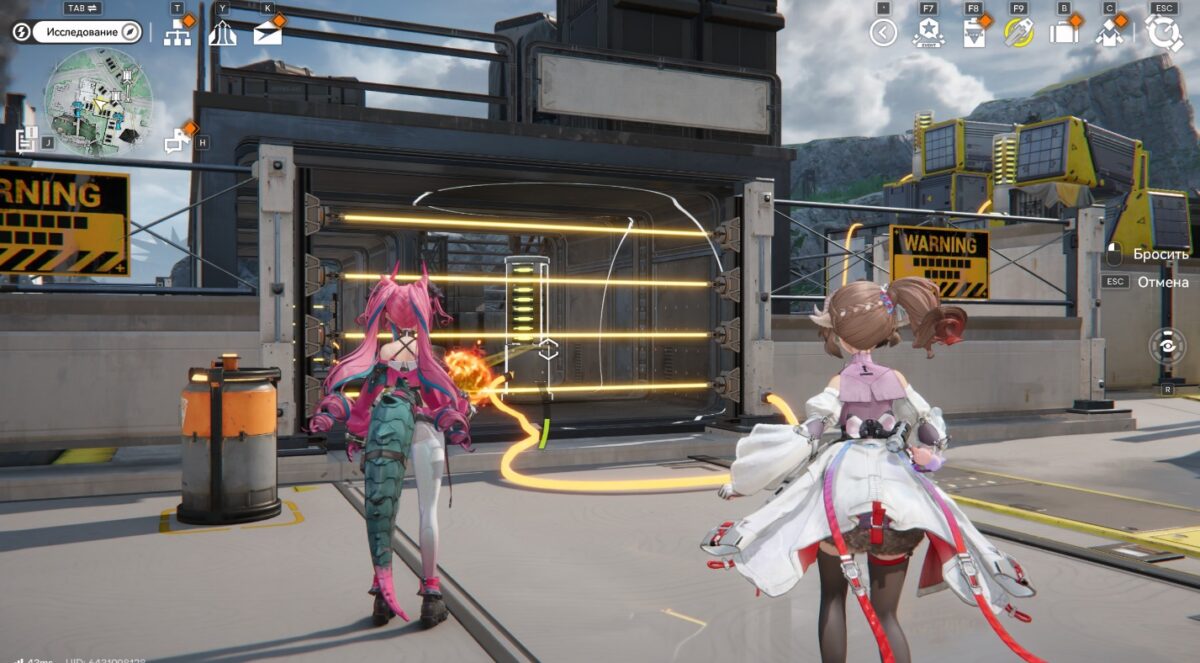Open the upward arrows icon menu

coord(222,33)
